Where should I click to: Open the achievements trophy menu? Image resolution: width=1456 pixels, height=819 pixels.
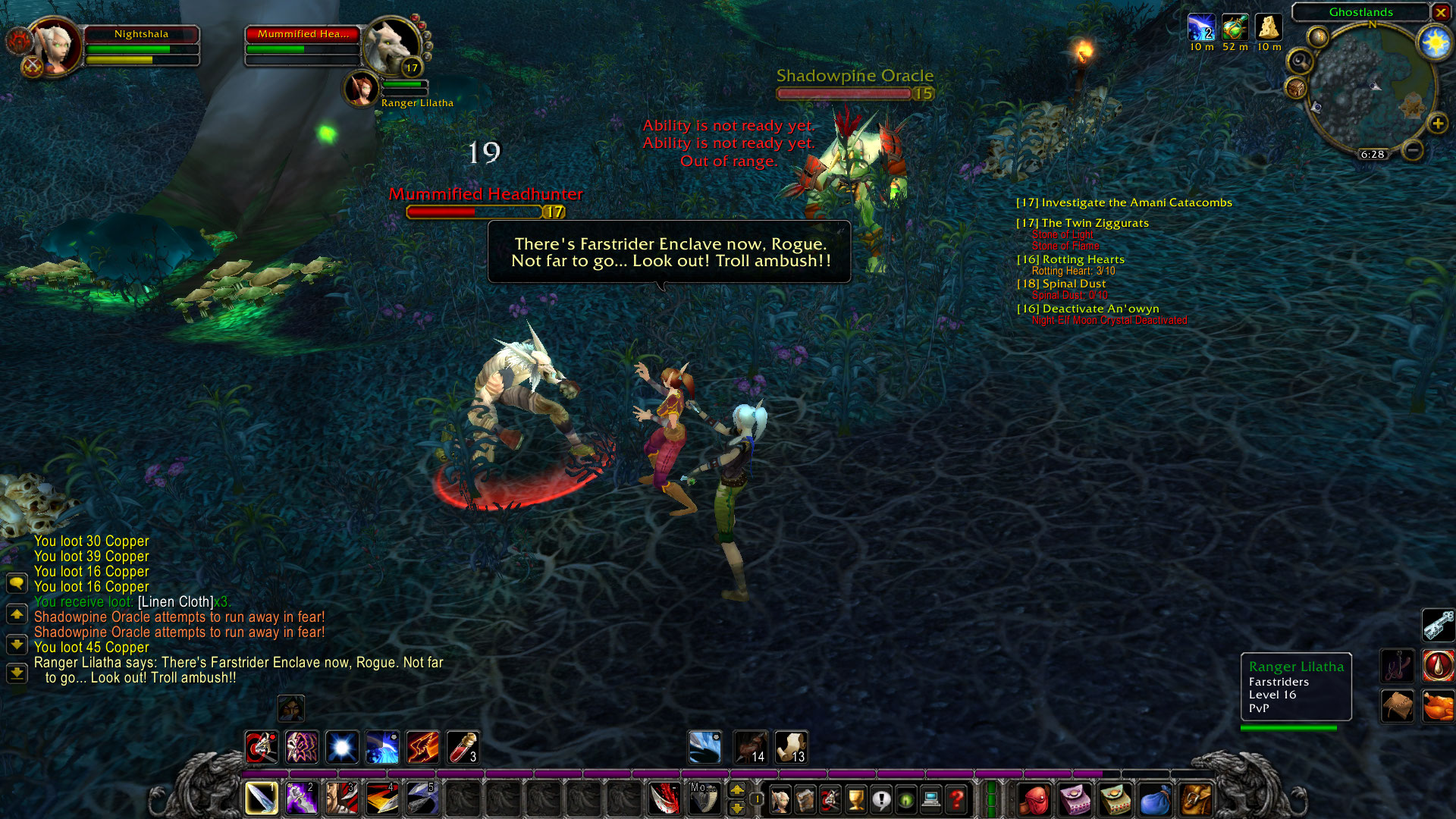click(x=855, y=800)
